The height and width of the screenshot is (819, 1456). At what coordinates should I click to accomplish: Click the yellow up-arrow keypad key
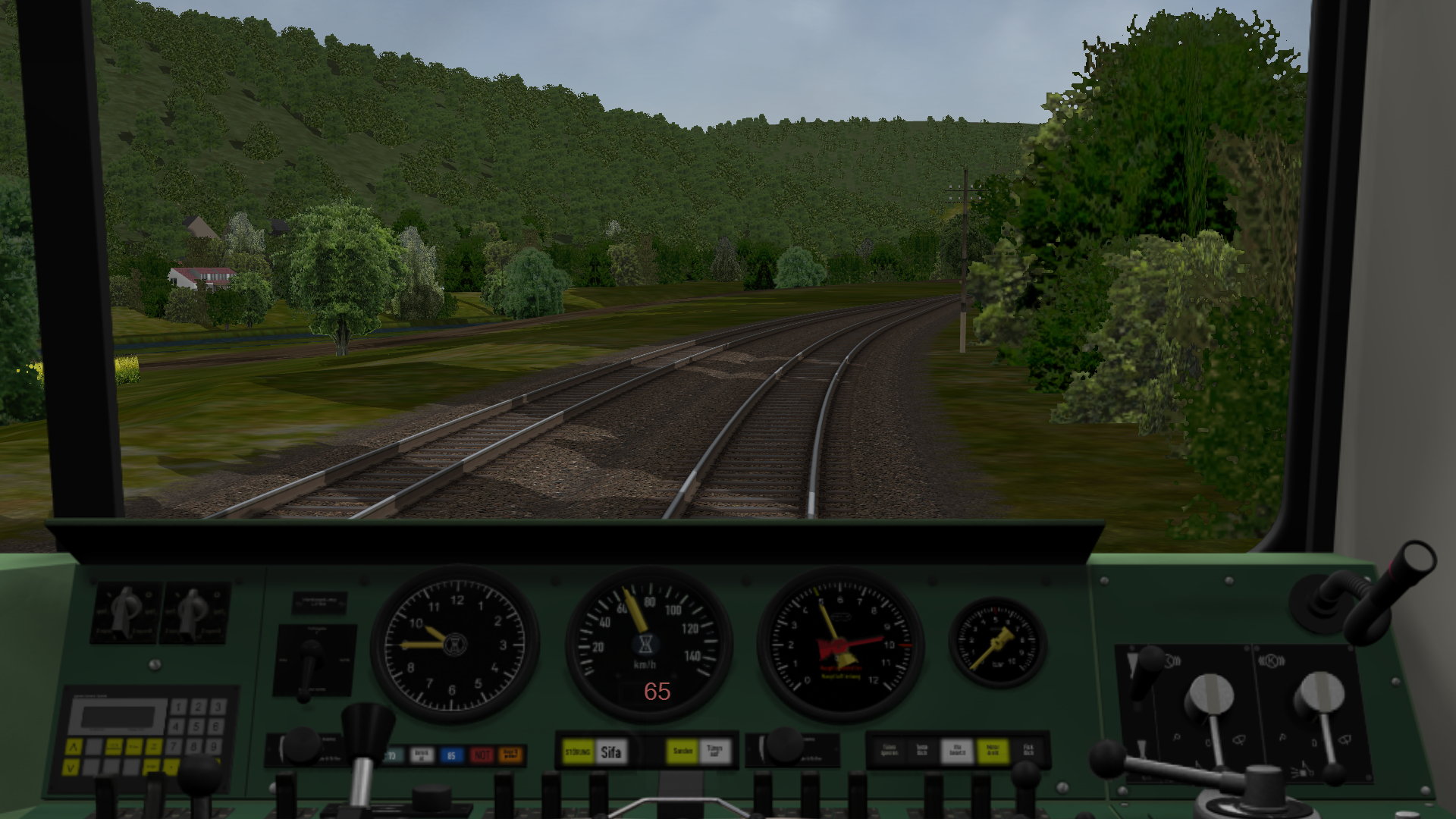point(73,747)
